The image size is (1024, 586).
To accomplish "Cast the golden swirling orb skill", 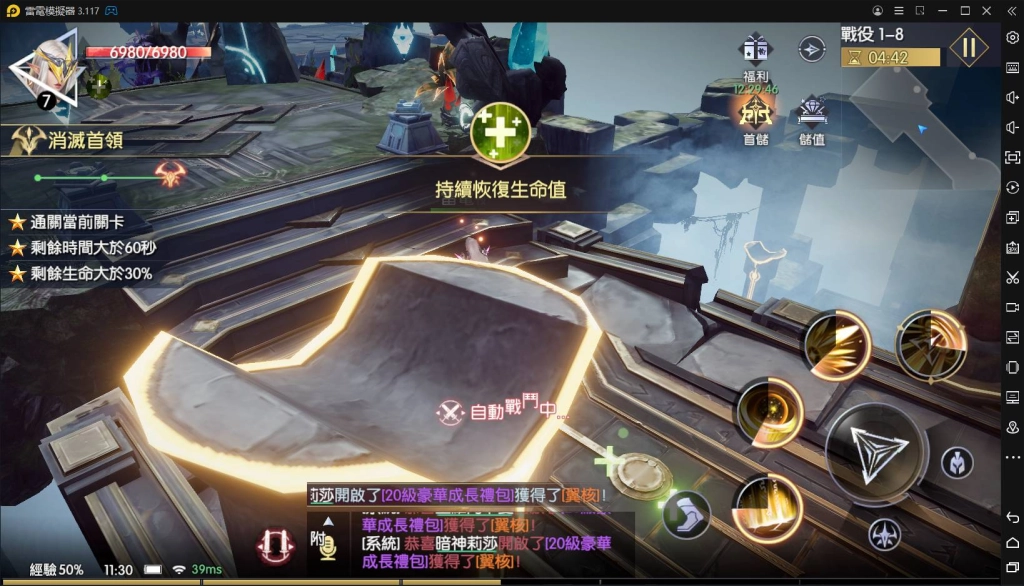I will (770, 411).
